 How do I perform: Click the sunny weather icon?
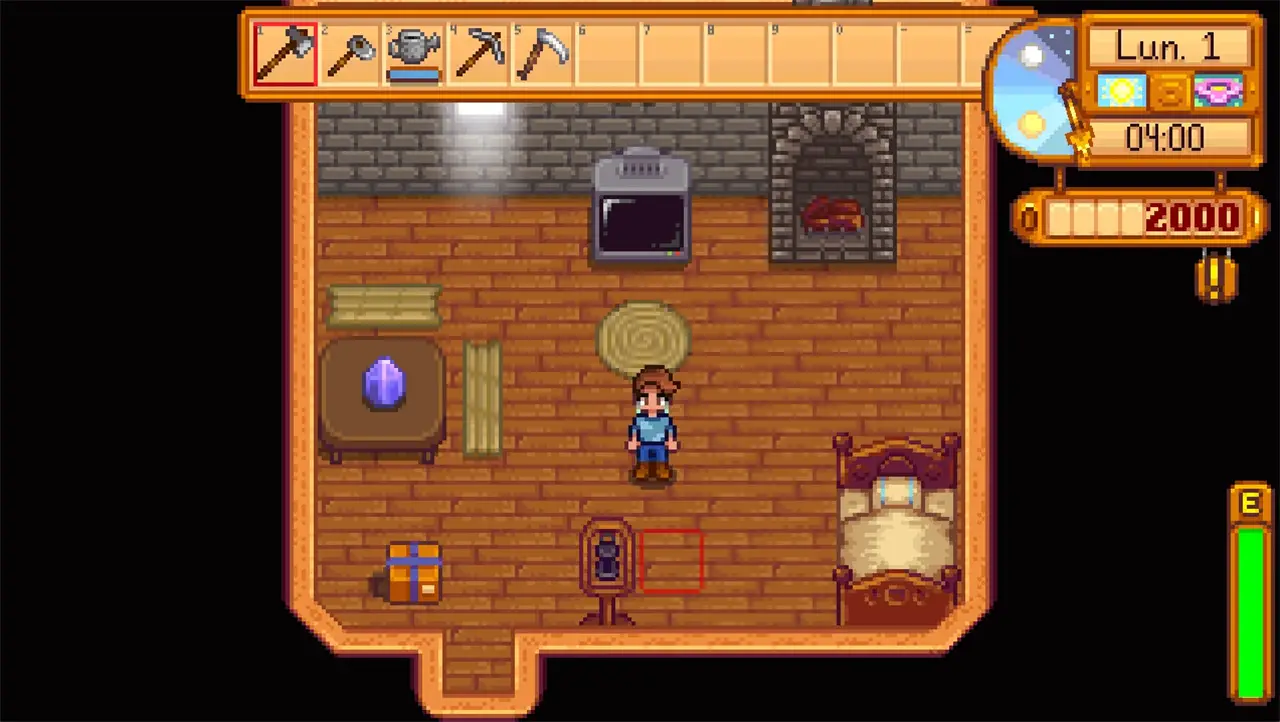click(1121, 91)
